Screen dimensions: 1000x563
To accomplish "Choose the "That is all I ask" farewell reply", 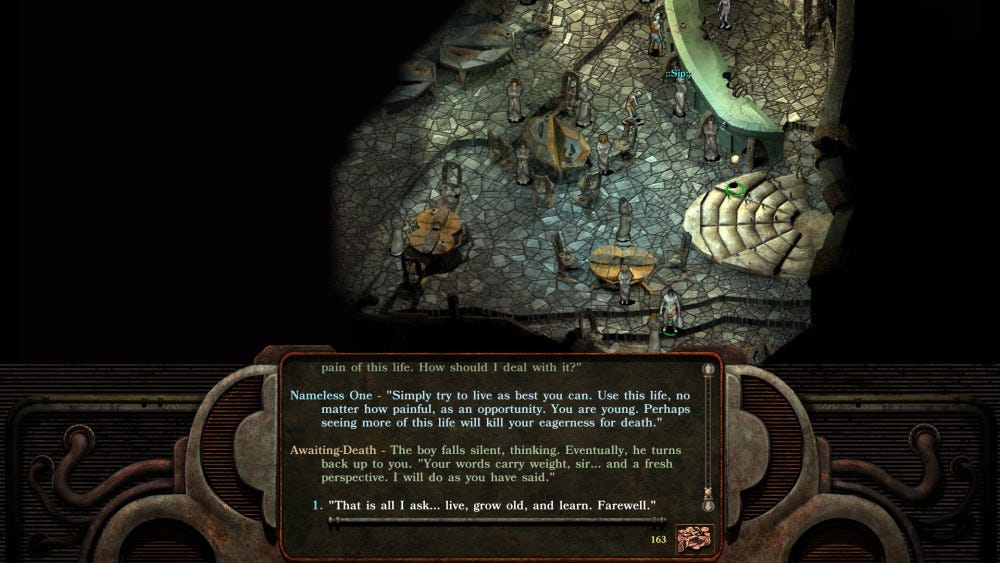I will [492, 506].
